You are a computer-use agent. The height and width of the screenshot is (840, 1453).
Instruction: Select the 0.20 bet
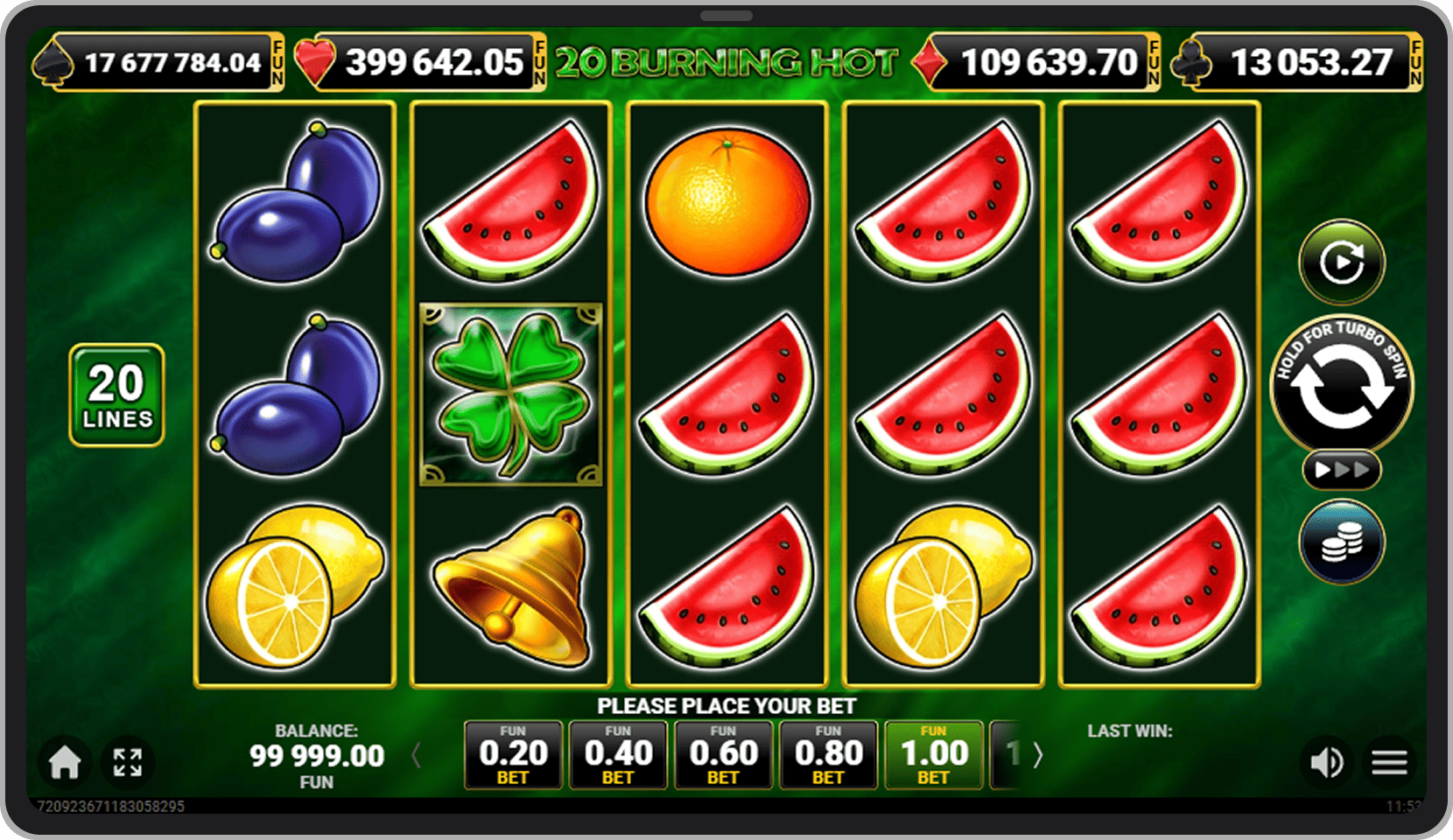[513, 754]
